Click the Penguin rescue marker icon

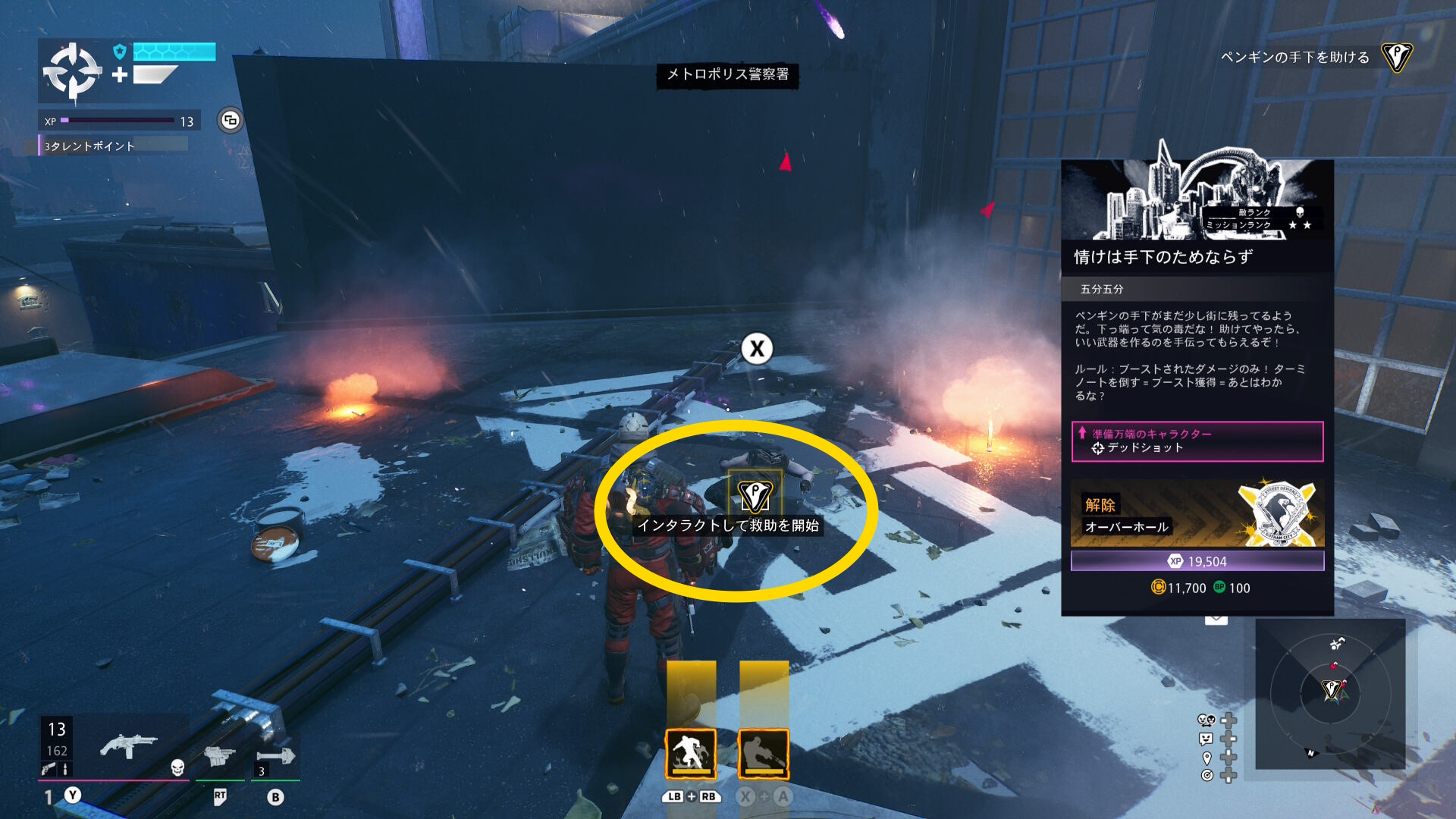click(x=755, y=496)
